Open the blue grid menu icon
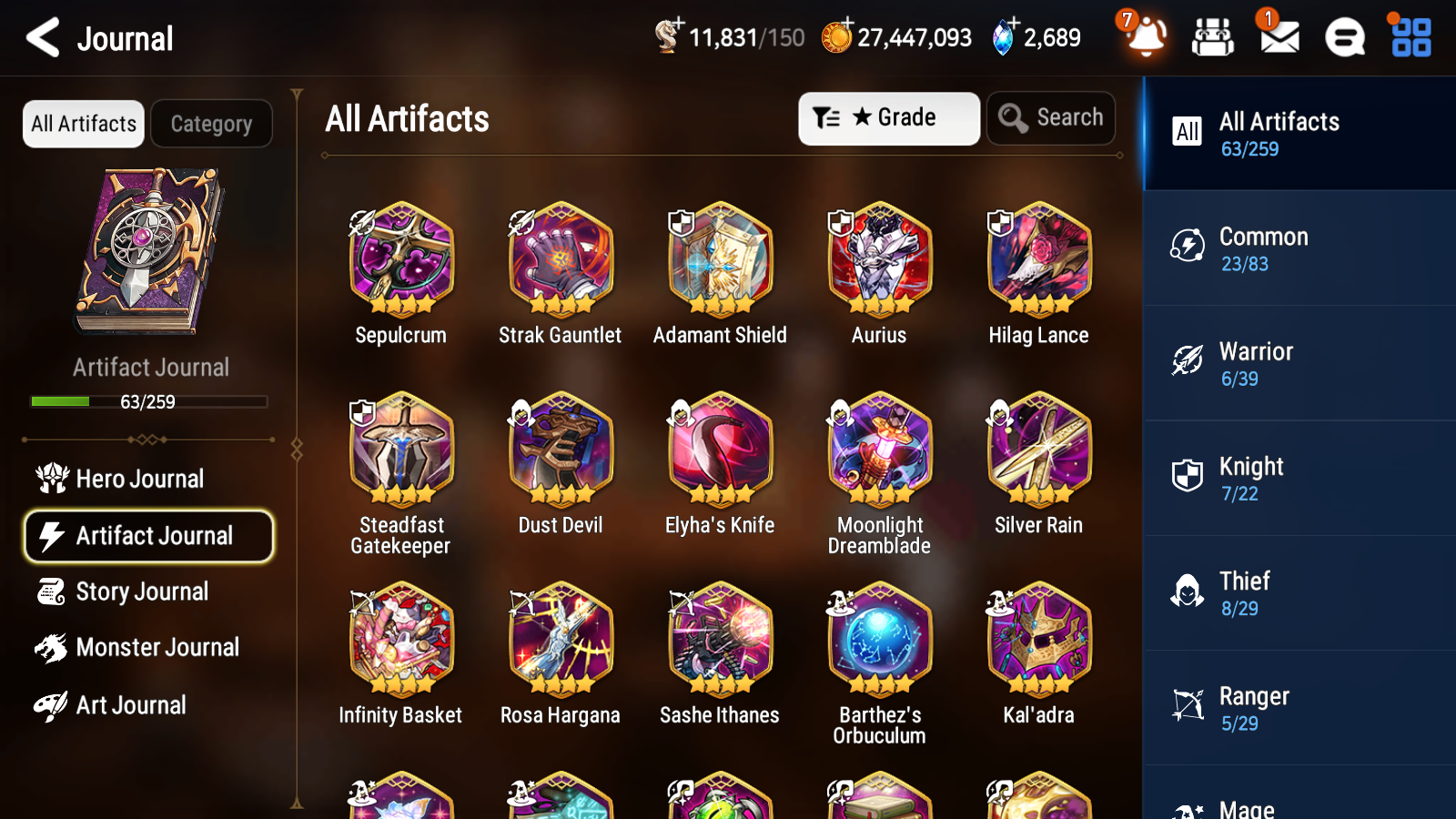 [x=1409, y=37]
